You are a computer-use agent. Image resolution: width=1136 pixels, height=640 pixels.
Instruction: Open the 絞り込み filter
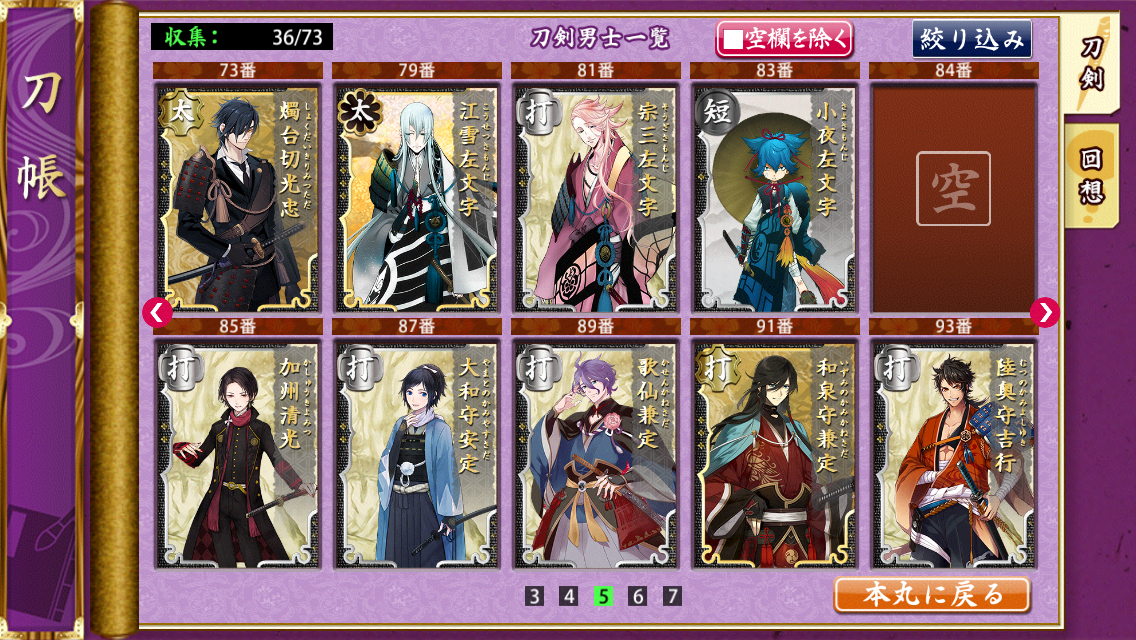pyautogui.click(x=971, y=39)
